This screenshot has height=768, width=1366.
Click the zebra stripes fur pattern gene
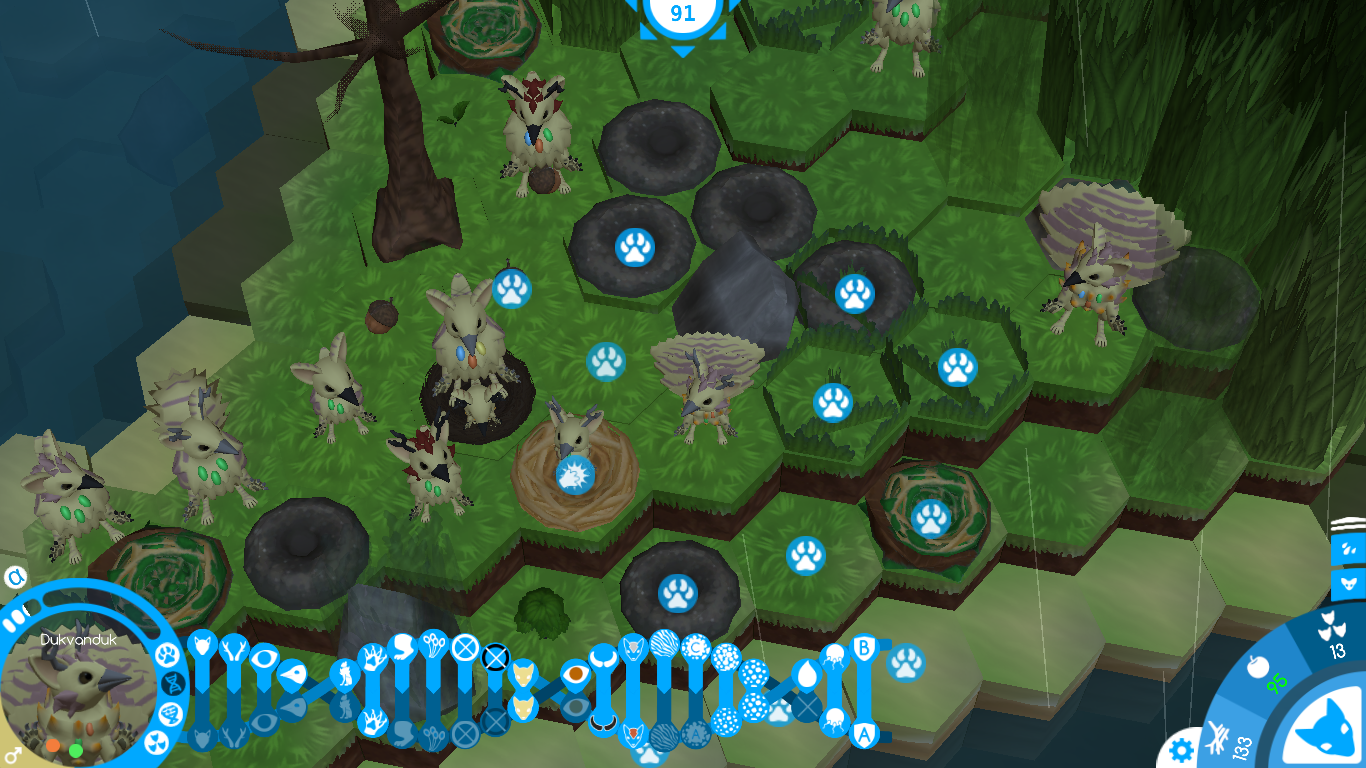pos(666,644)
